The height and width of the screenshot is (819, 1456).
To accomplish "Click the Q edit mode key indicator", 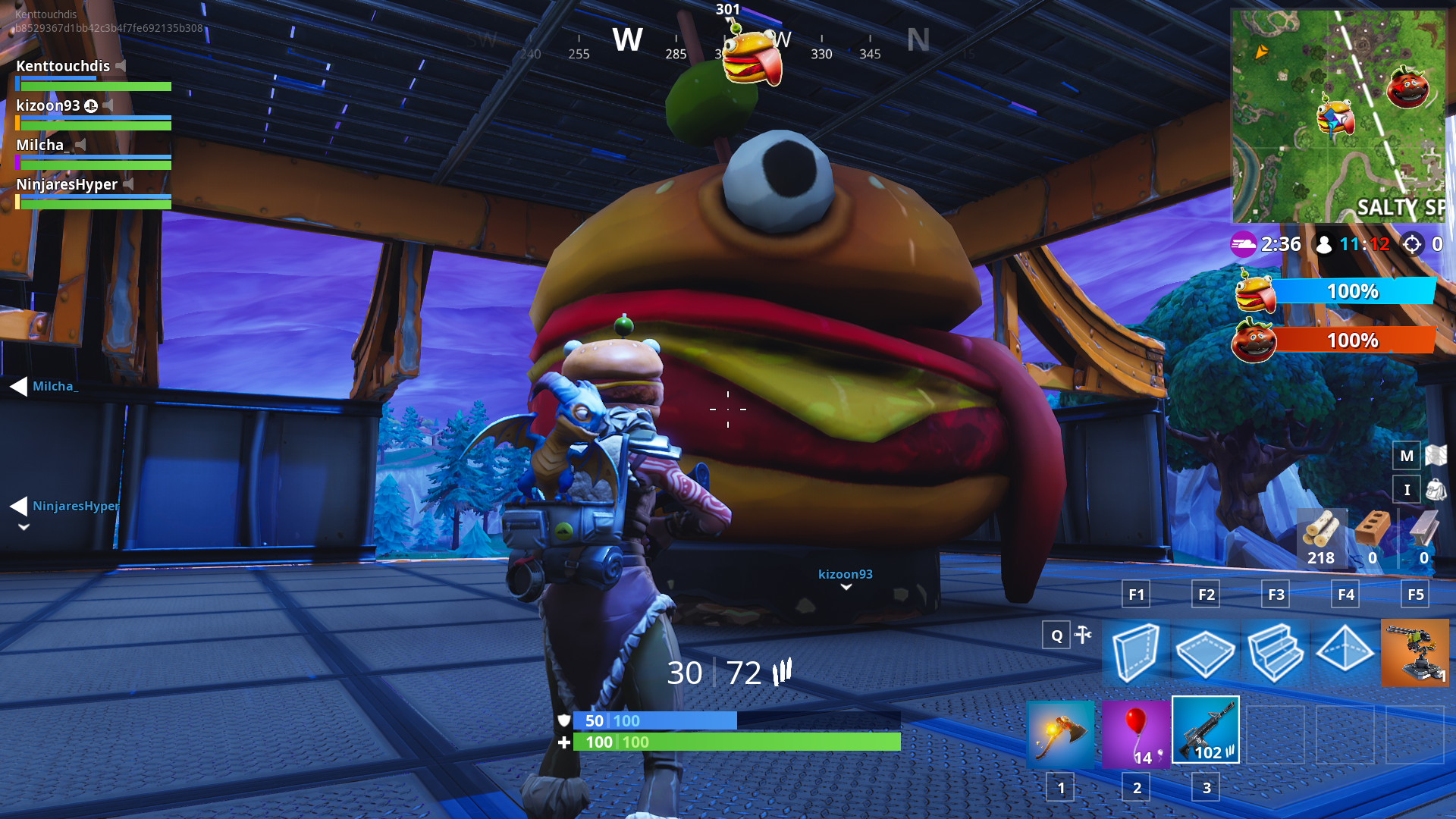I will click(1055, 635).
